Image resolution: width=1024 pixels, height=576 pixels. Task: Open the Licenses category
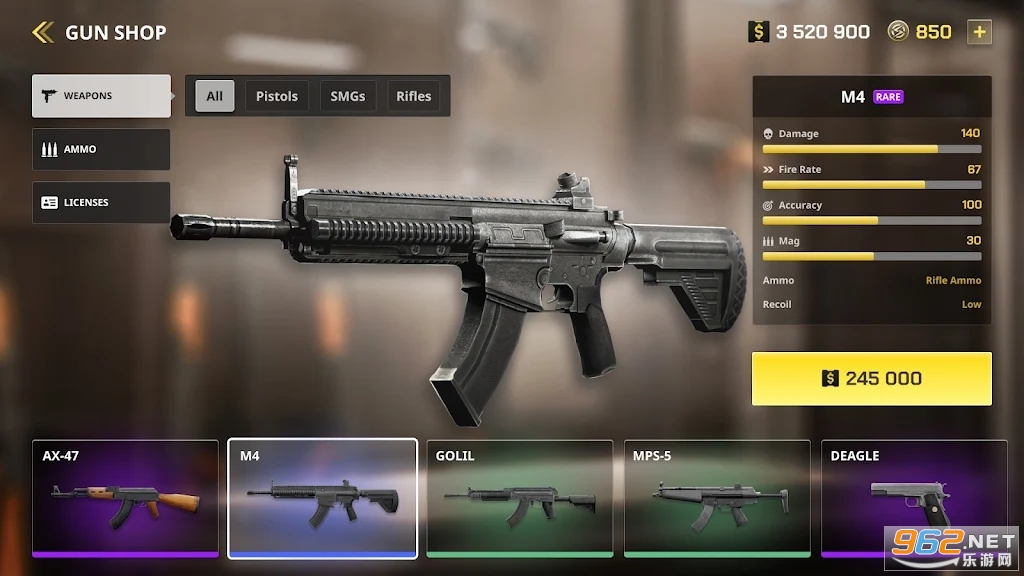pyautogui.click(x=101, y=202)
